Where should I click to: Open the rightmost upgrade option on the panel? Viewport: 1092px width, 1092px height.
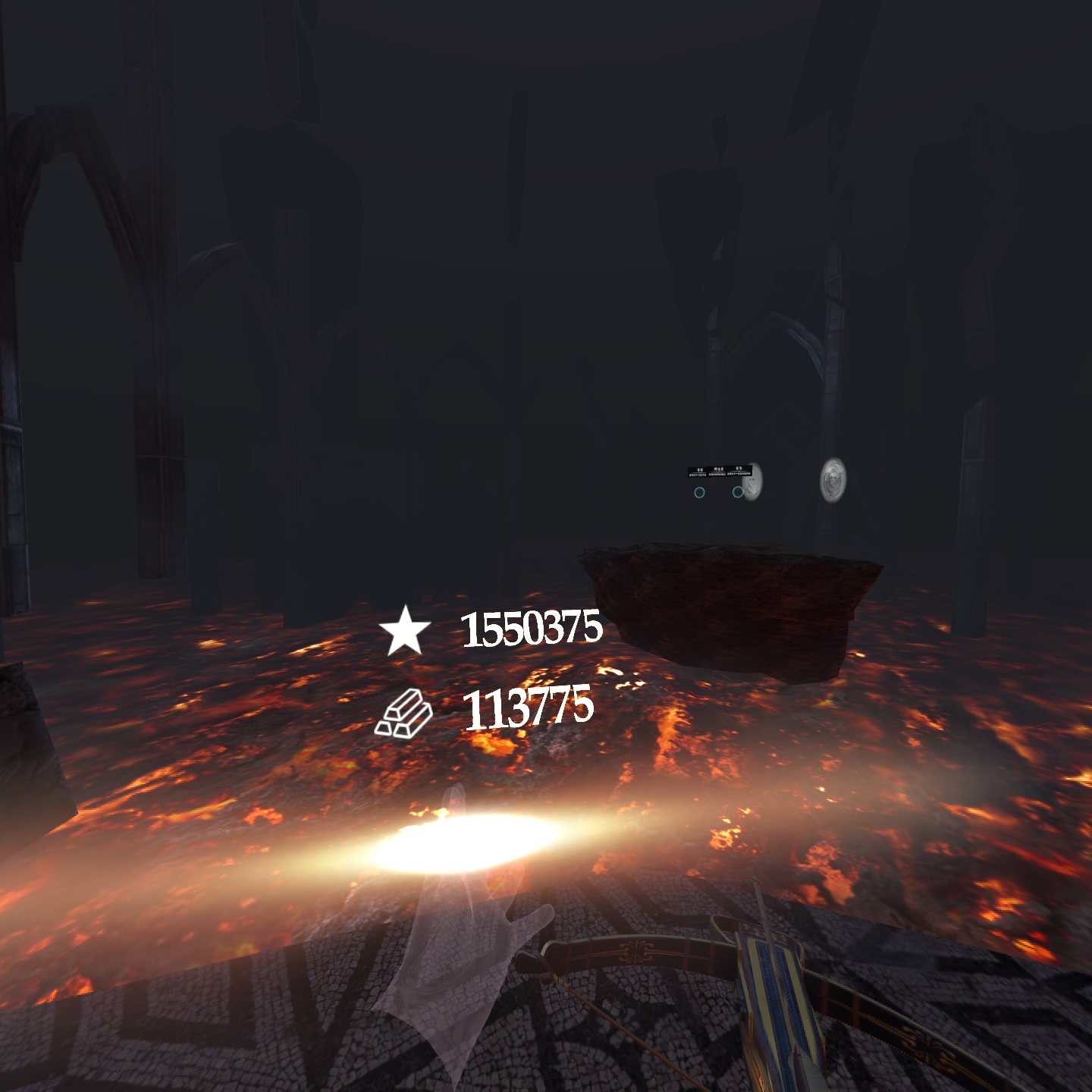tap(738, 470)
